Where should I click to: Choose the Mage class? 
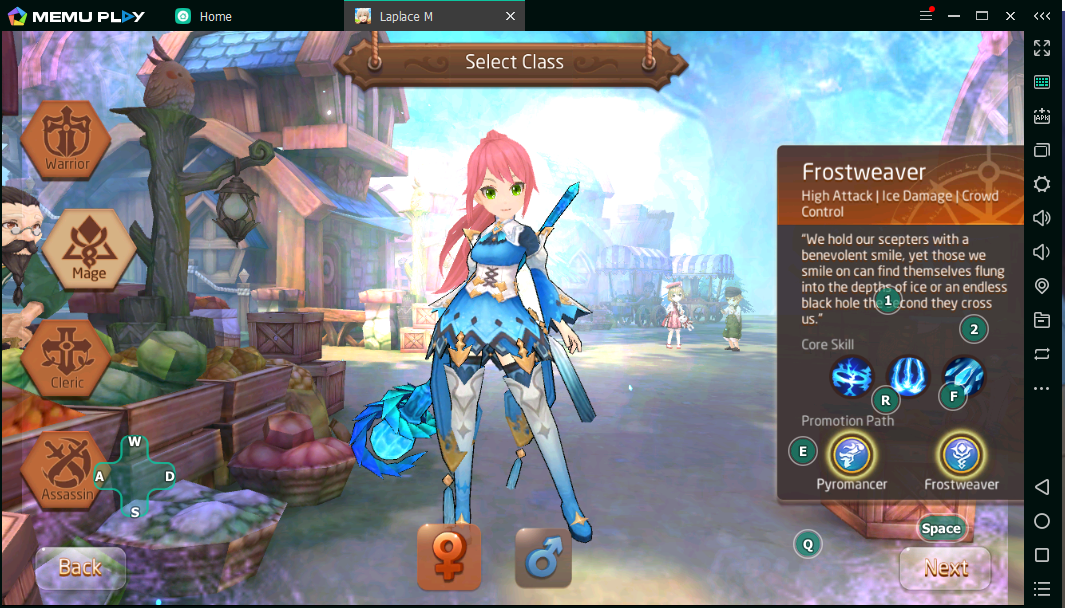[88, 251]
